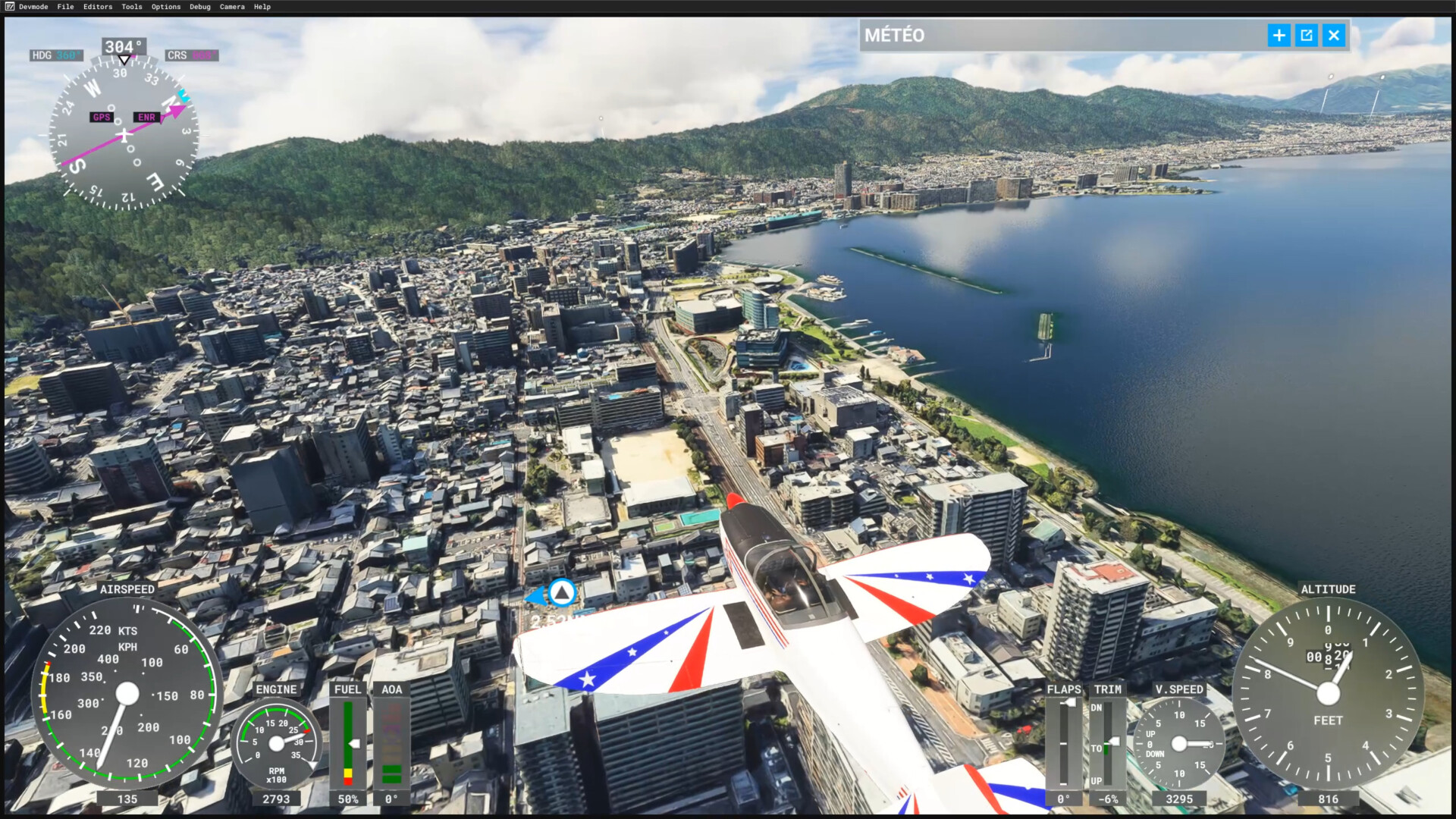Close the Météo panel
1456x819 pixels.
(x=1334, y=35)
